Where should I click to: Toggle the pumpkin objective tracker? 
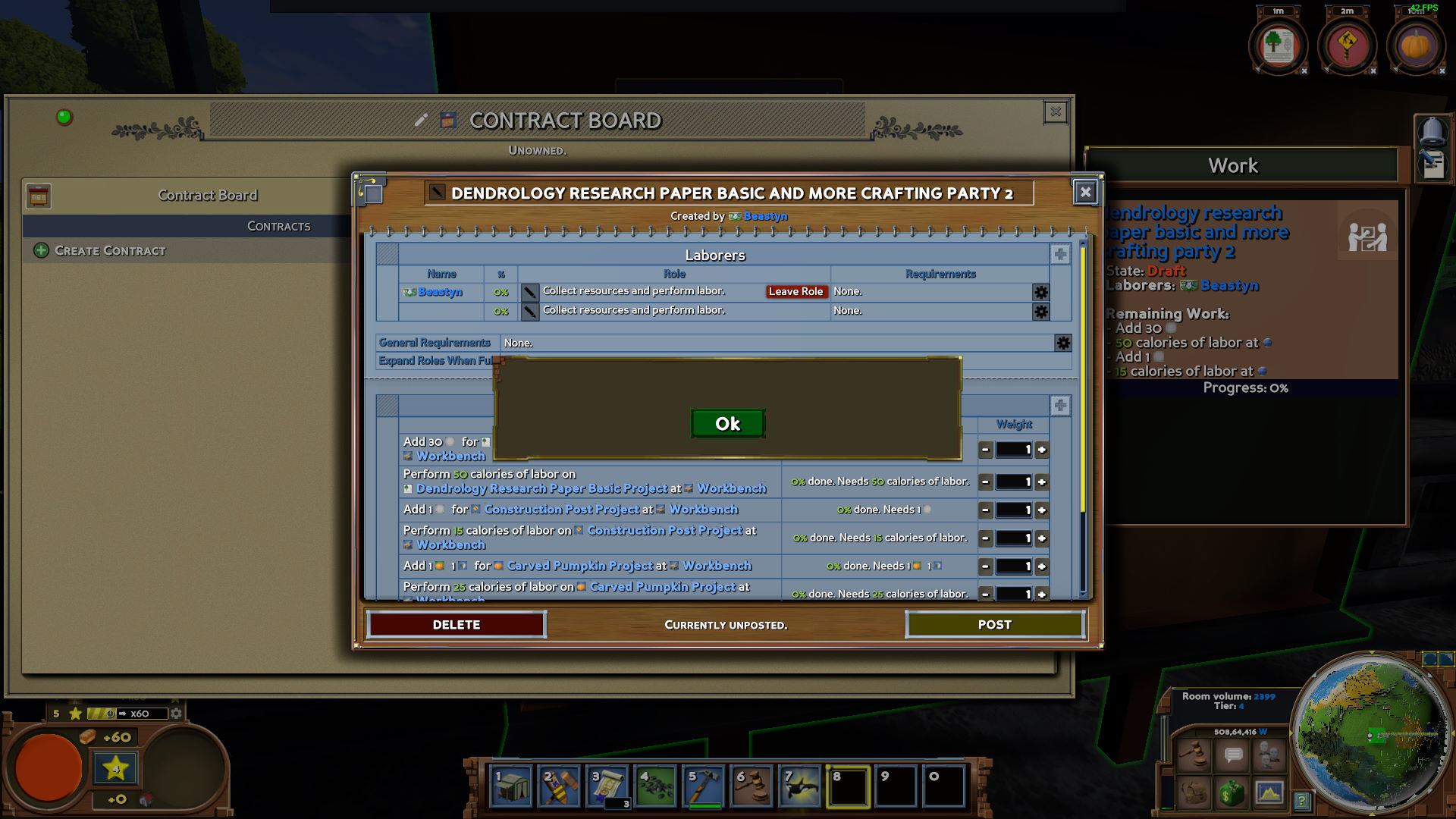click(x=1417, y=44)
